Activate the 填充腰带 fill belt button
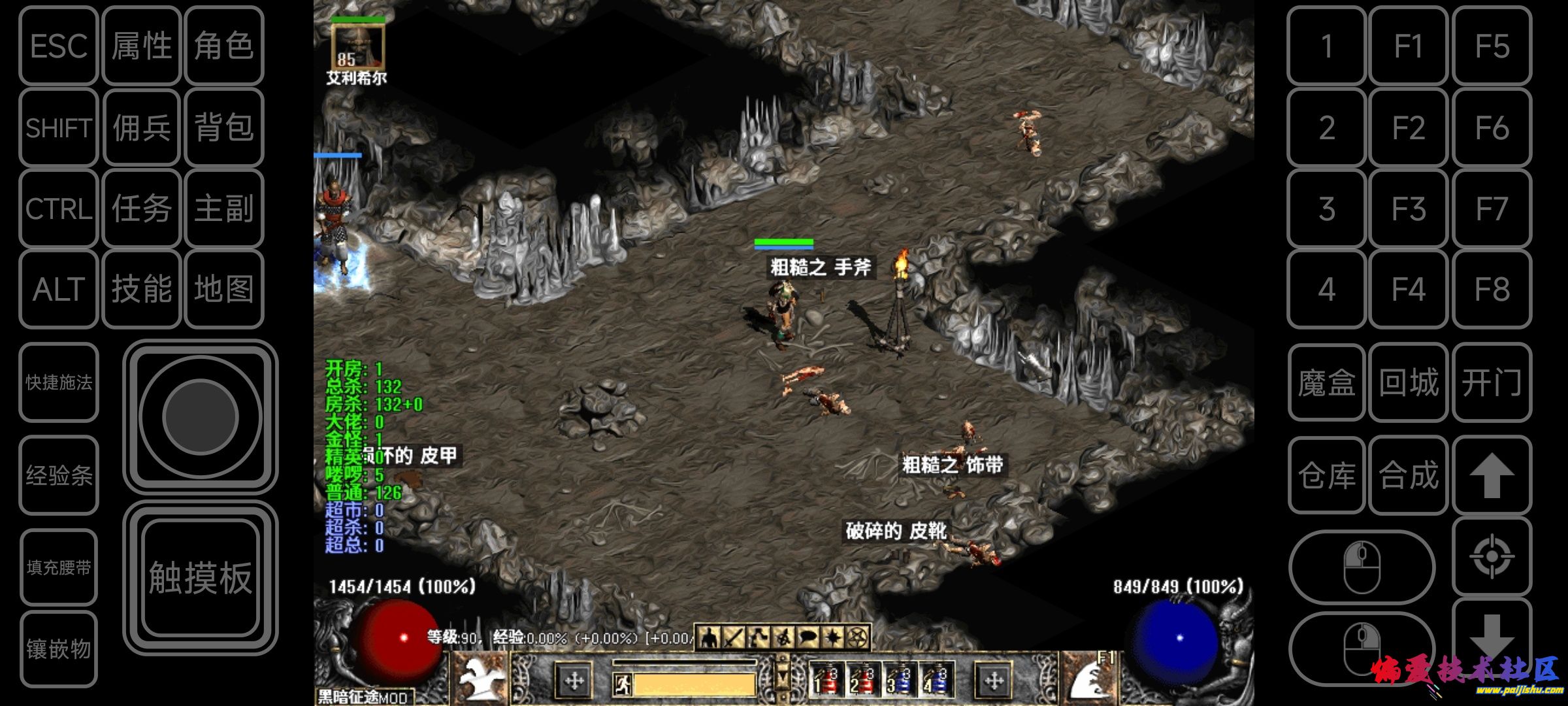Viewport: 1568px width, 706px height. click(x=59, y=567)
